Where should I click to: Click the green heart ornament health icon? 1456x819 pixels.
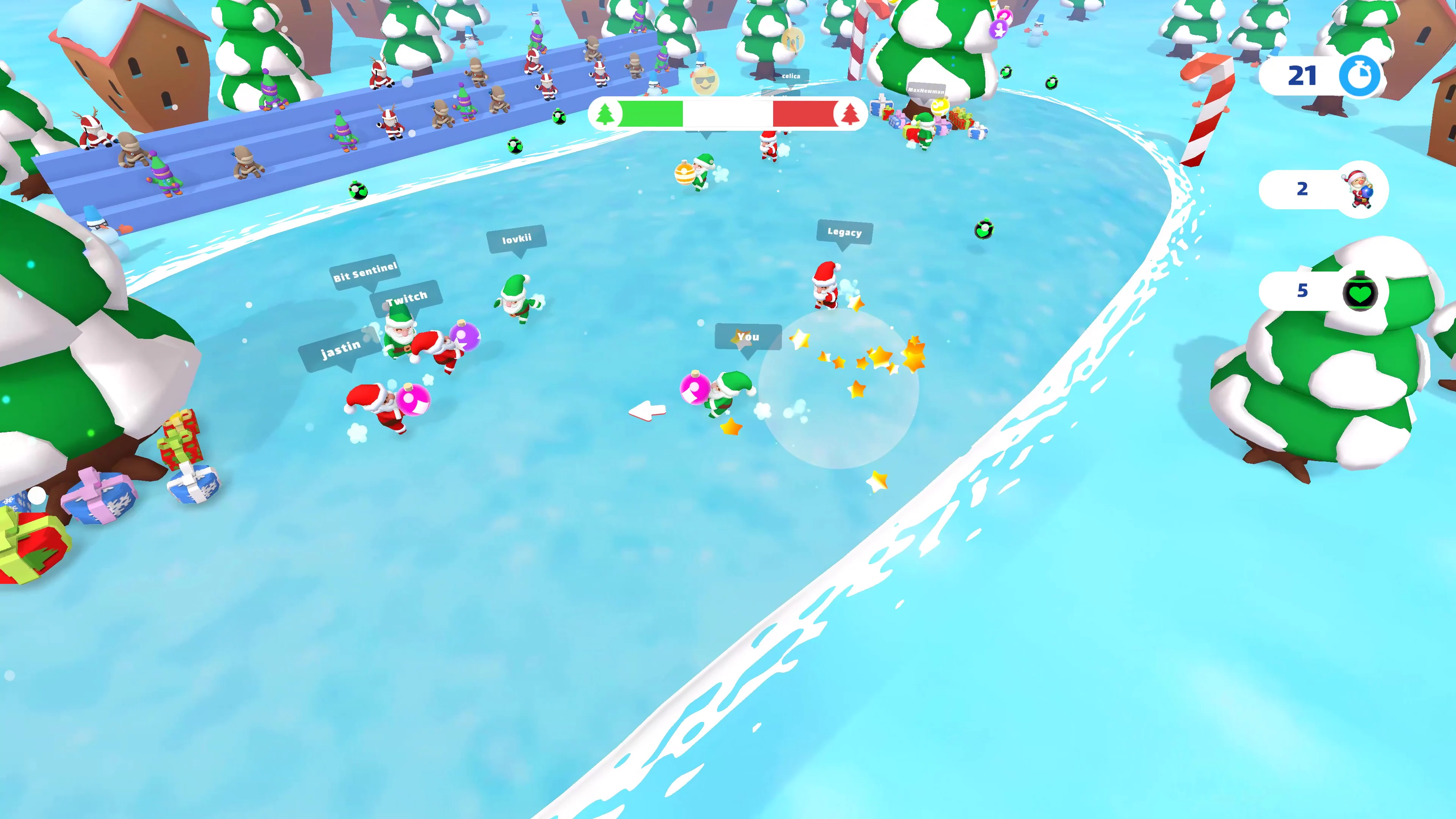pyautogui.click(x=1361, y=293)
